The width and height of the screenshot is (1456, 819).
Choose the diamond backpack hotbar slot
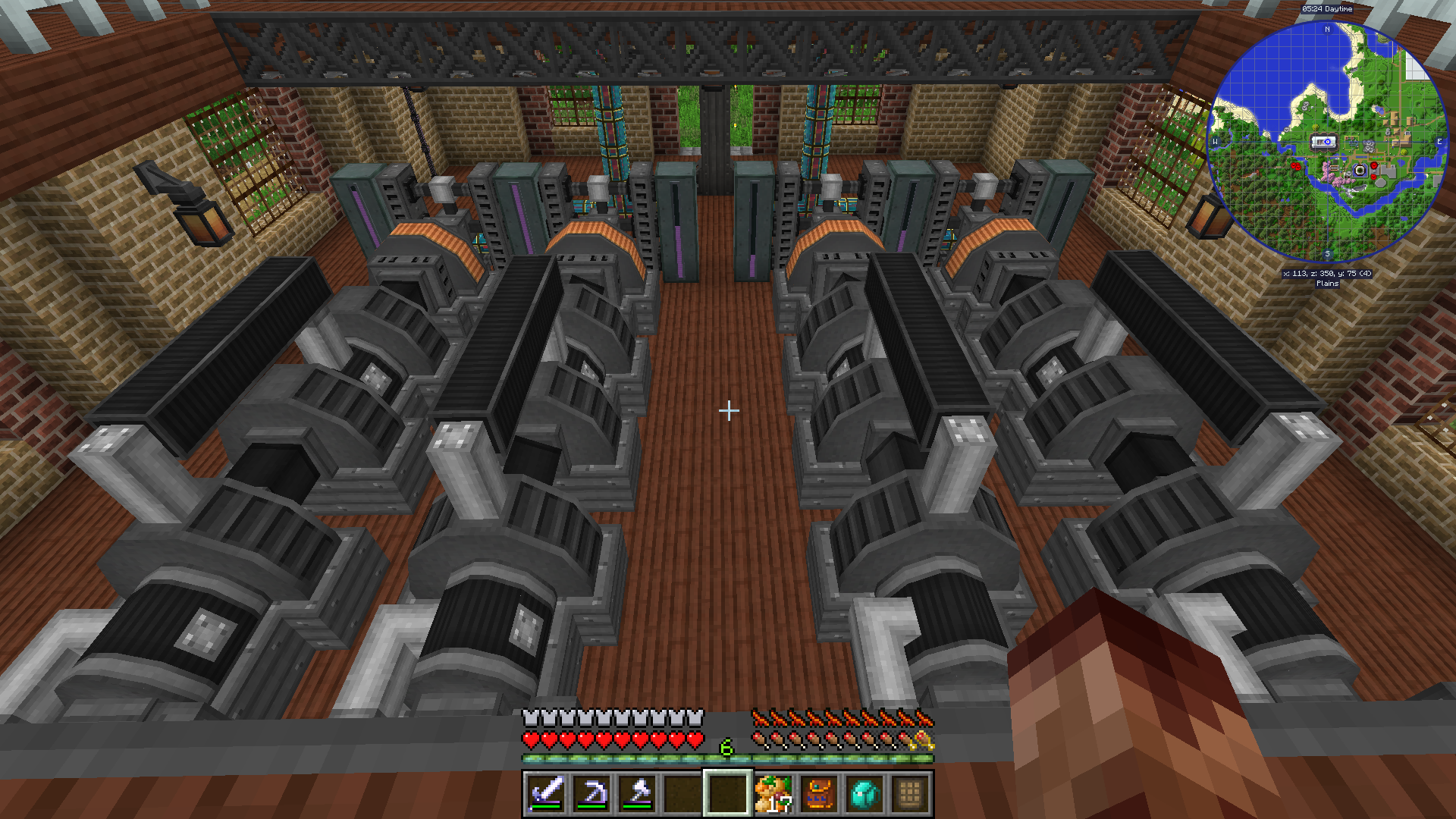pyautogui.click(x=864, y=793)
